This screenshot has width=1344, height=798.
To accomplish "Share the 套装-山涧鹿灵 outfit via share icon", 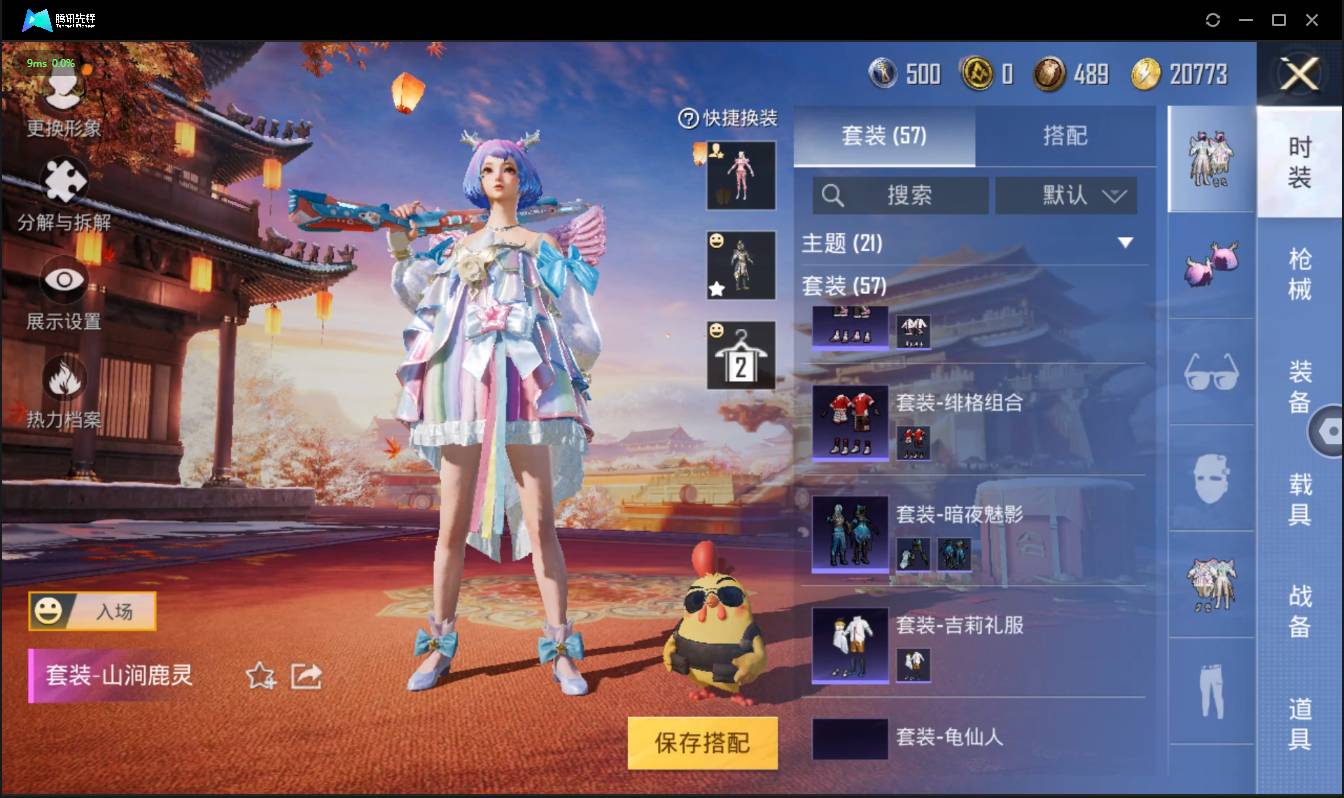I will [307, 676].
